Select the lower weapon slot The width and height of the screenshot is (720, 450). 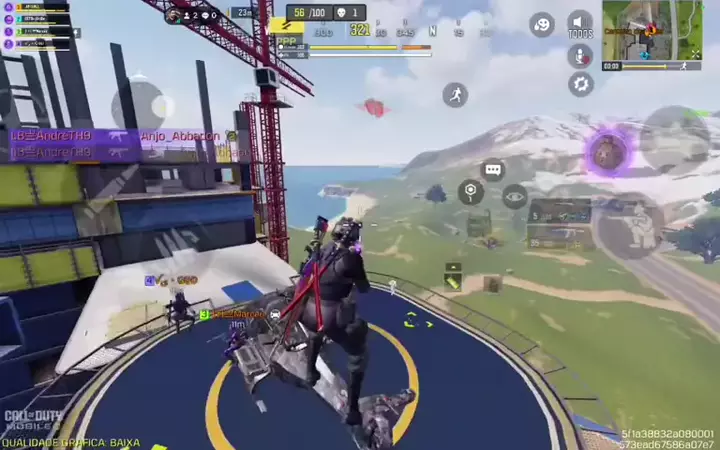[560, 237]
